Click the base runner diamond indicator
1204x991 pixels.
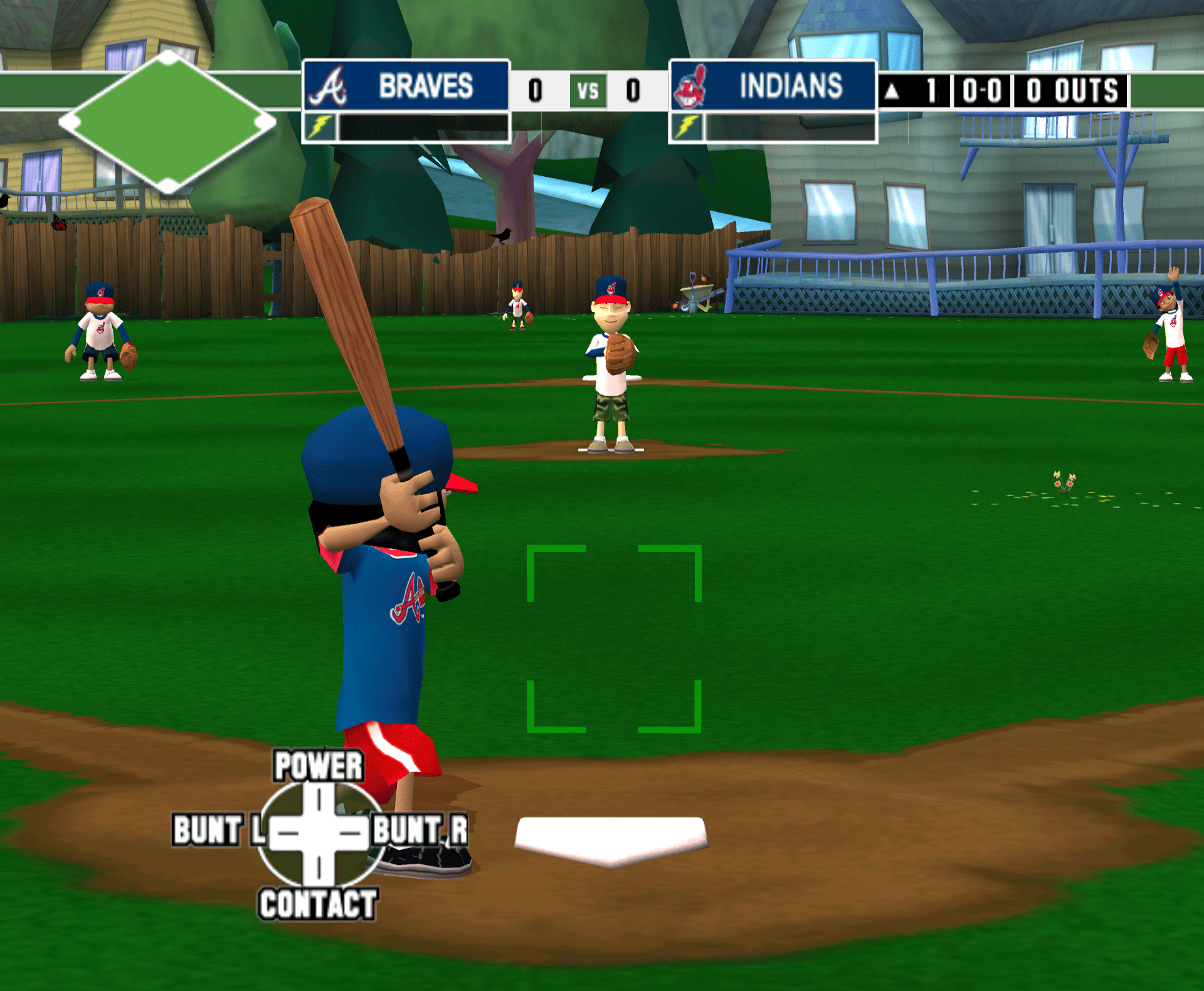167,122
